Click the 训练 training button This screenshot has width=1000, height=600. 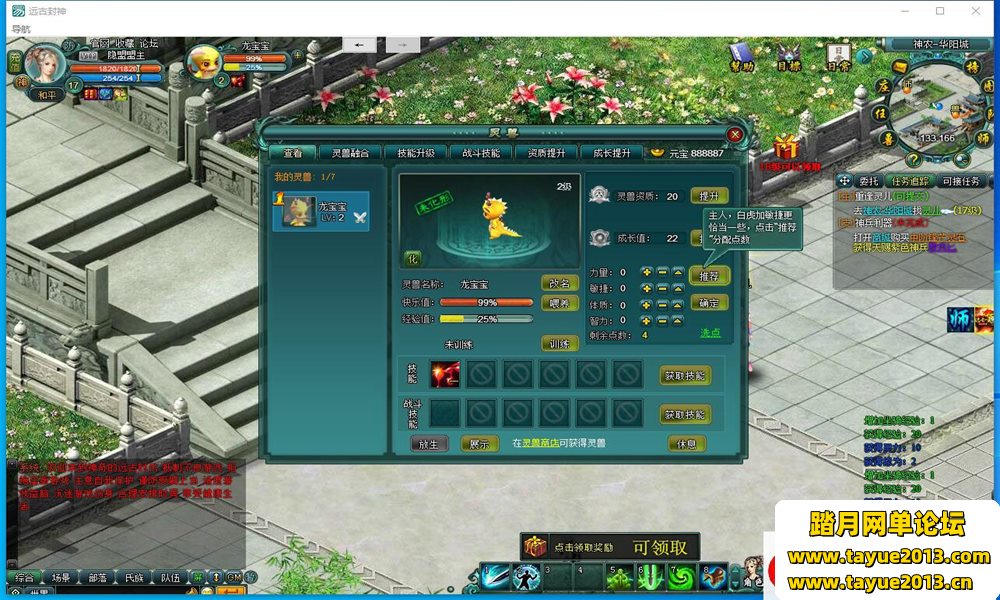pos(560,343)
